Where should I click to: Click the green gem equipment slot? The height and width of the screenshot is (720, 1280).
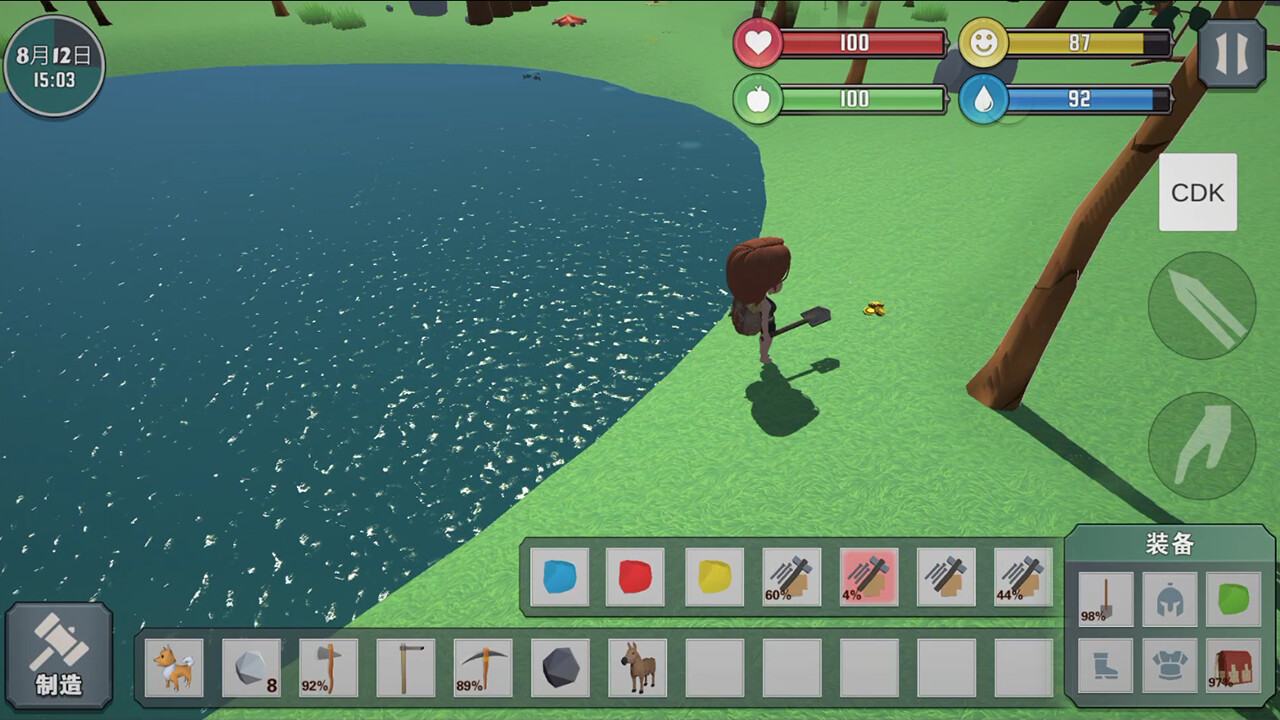[1233, 599]
